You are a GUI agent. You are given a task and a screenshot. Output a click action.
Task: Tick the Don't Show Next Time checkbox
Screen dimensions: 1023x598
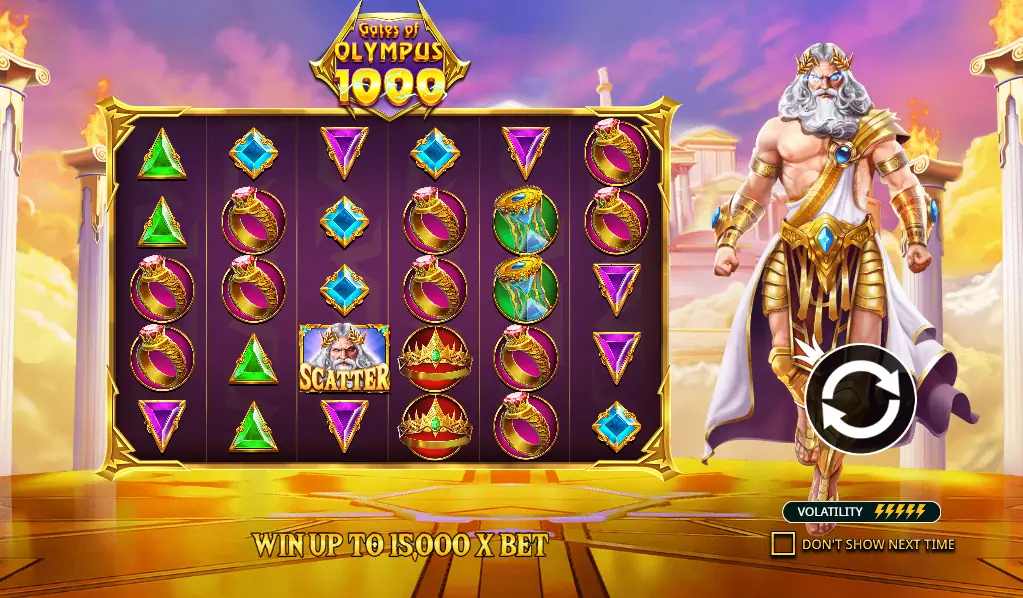(783, 544)
